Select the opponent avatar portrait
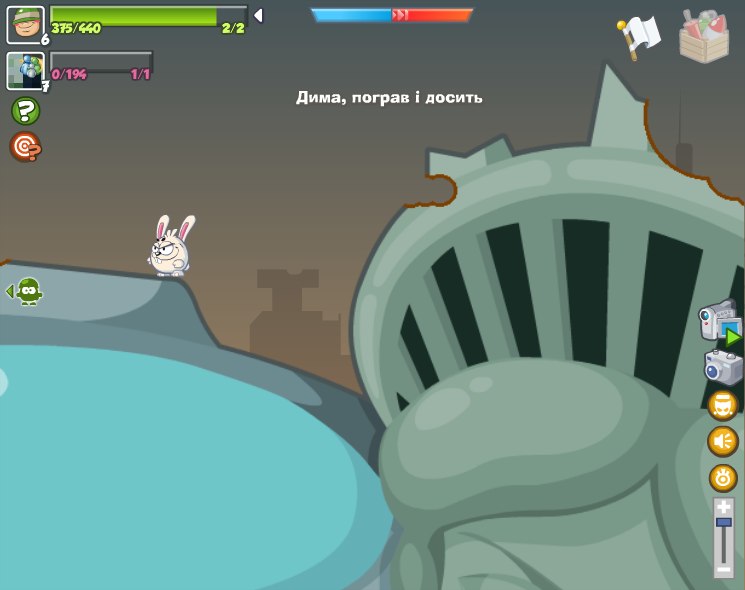This screenshot has height=590, width=745. pos(25,71)
